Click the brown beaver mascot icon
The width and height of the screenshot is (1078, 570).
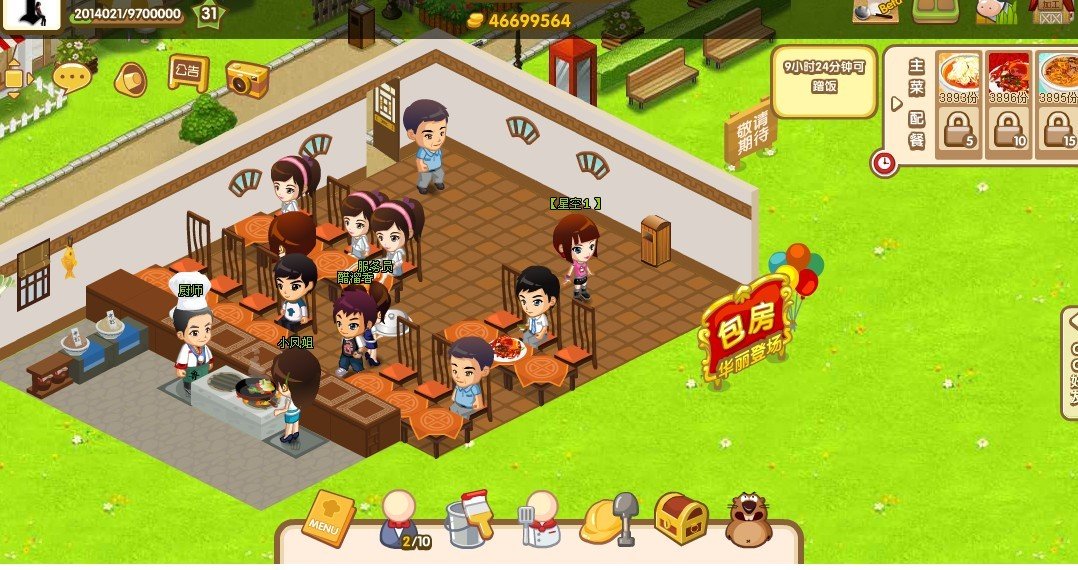point(748,518)
